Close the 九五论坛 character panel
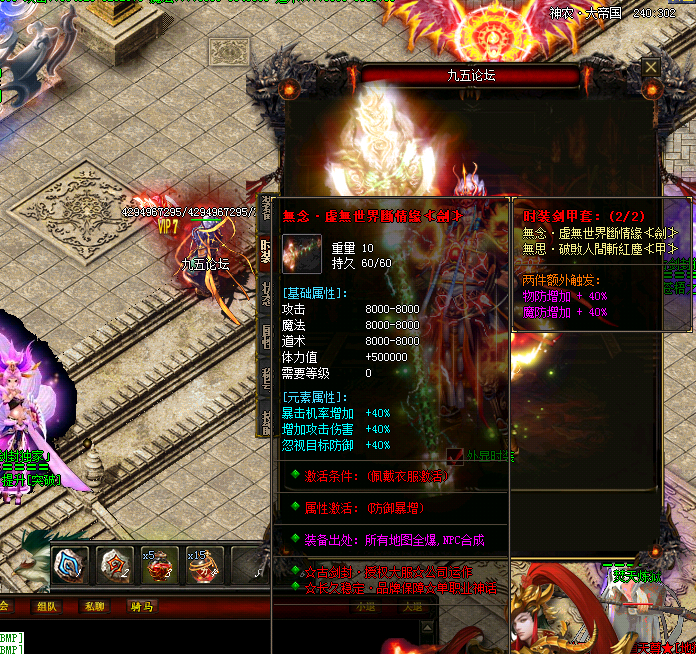 (x=651, y=67)
